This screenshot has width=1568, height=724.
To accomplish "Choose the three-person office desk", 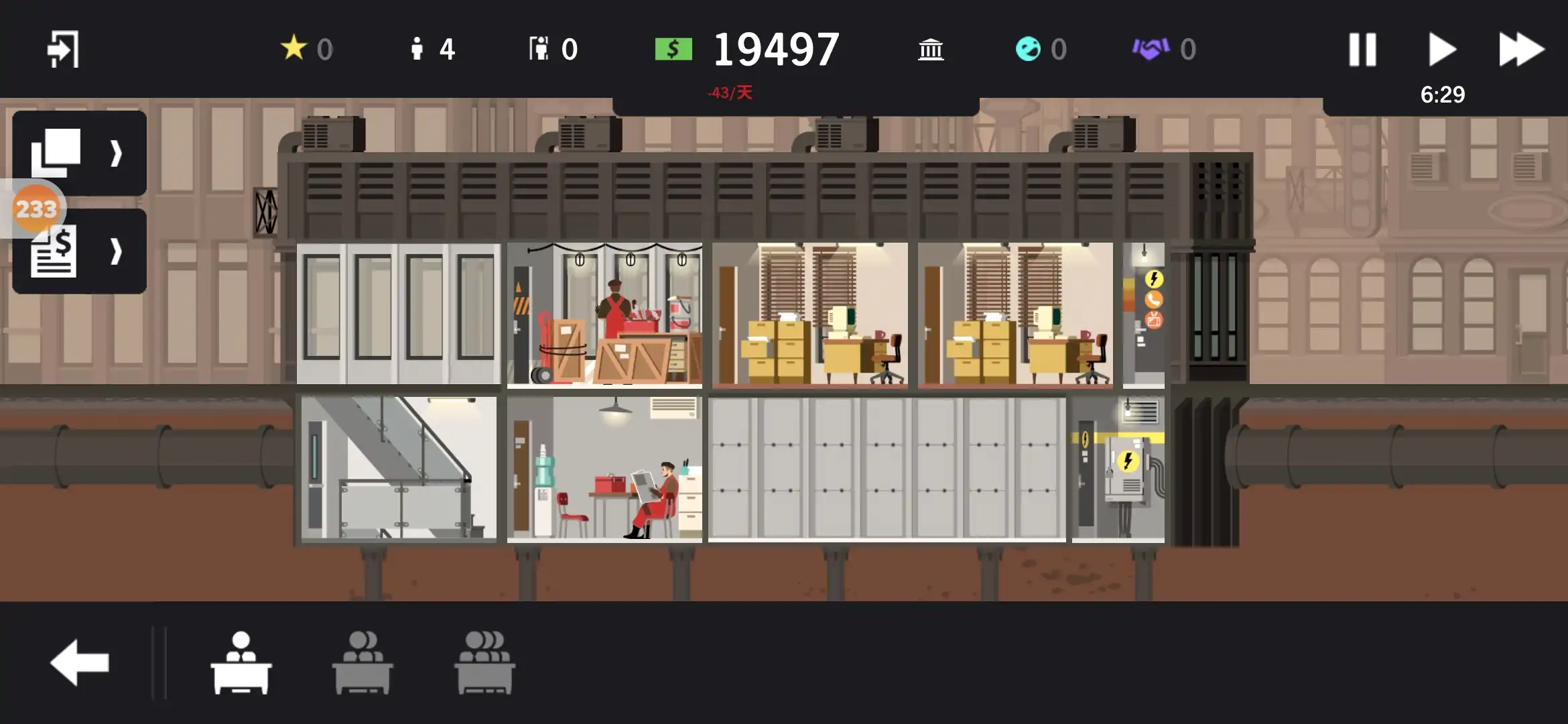I will (484, 662).
